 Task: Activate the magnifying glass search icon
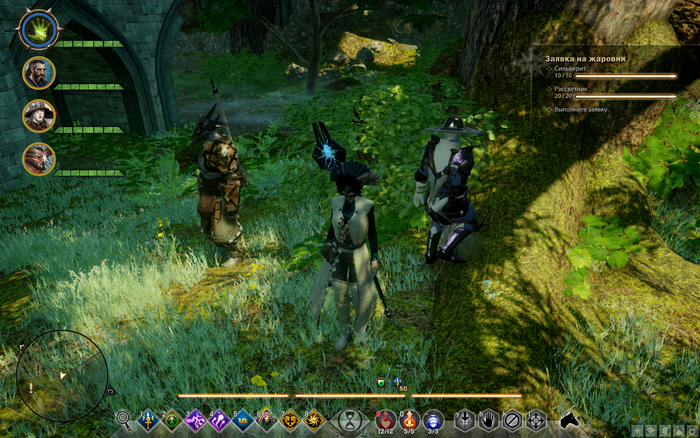(x=123, y=419)
